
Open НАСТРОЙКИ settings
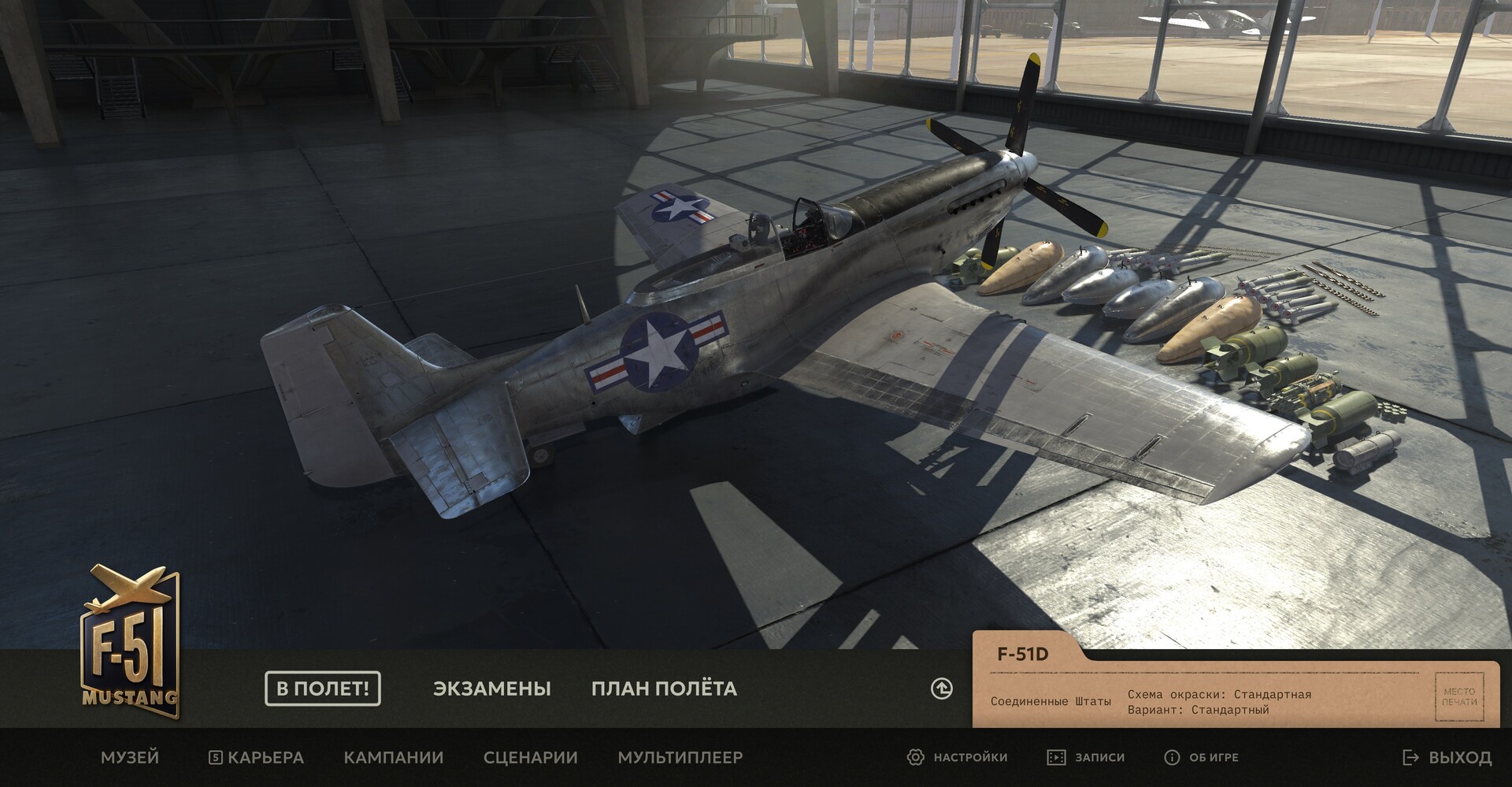[x=958, y=757]
